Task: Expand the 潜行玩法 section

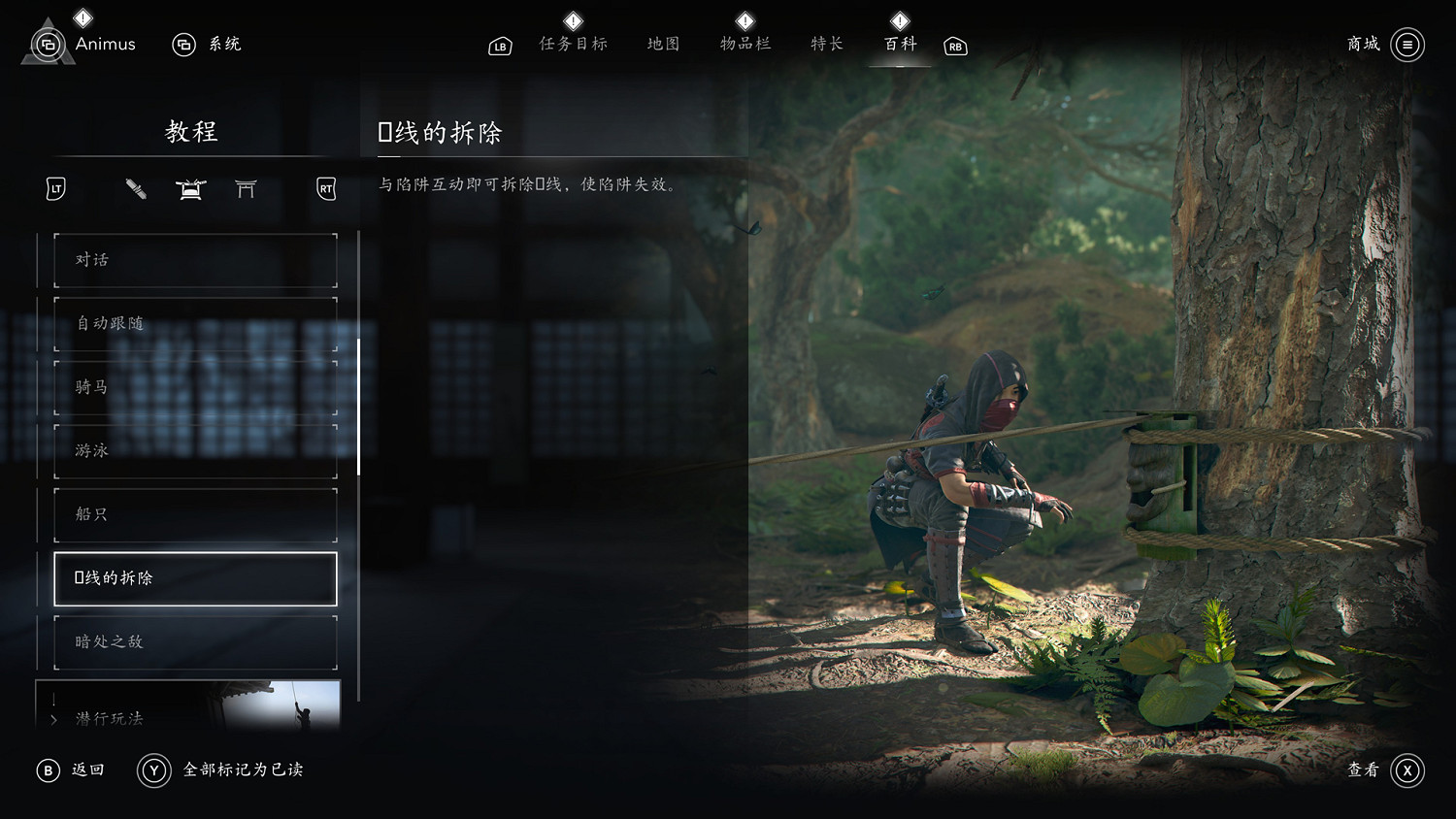Action: pos(107,719)
